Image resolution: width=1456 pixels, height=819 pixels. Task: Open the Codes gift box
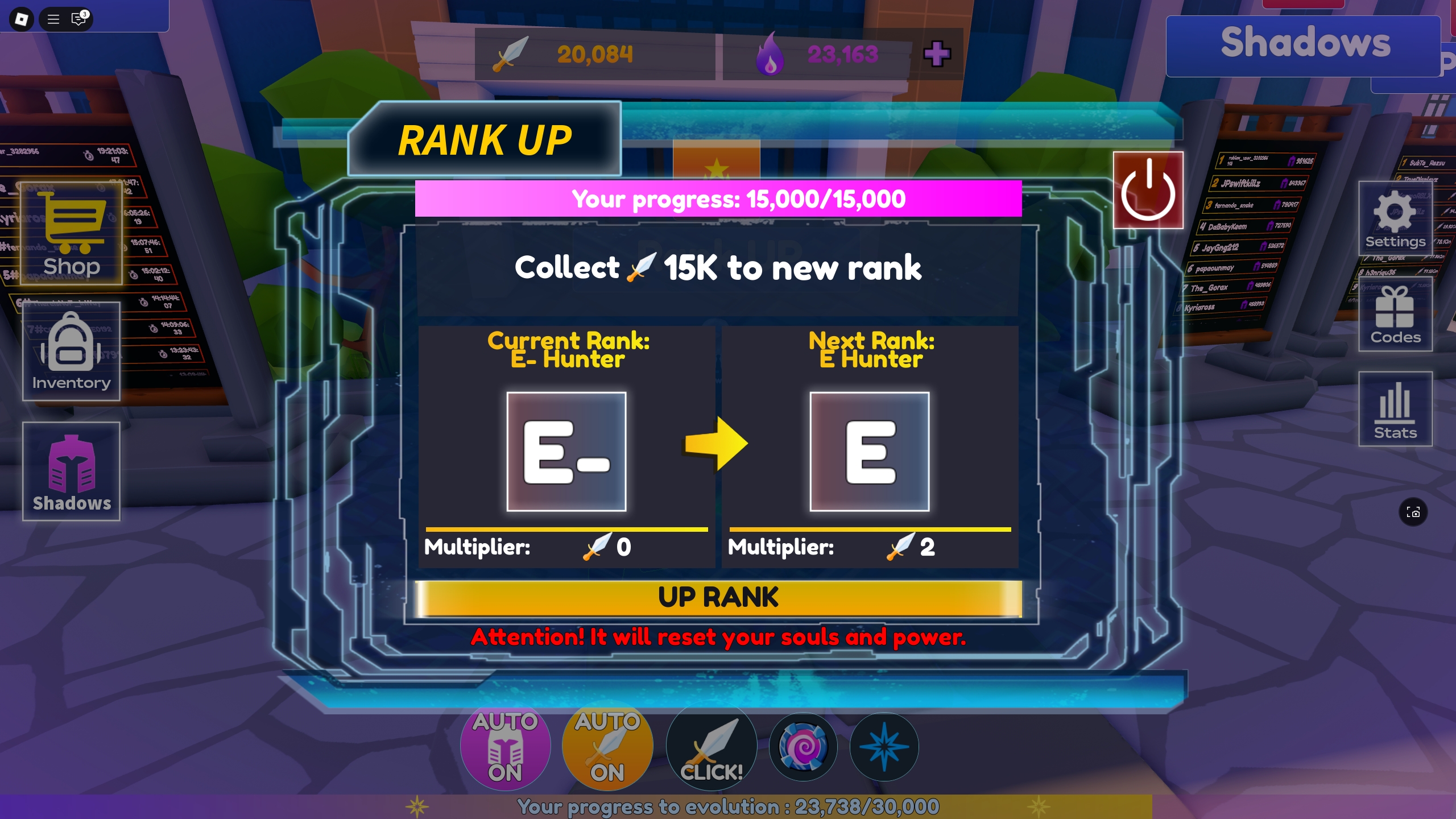(1395, 313)
